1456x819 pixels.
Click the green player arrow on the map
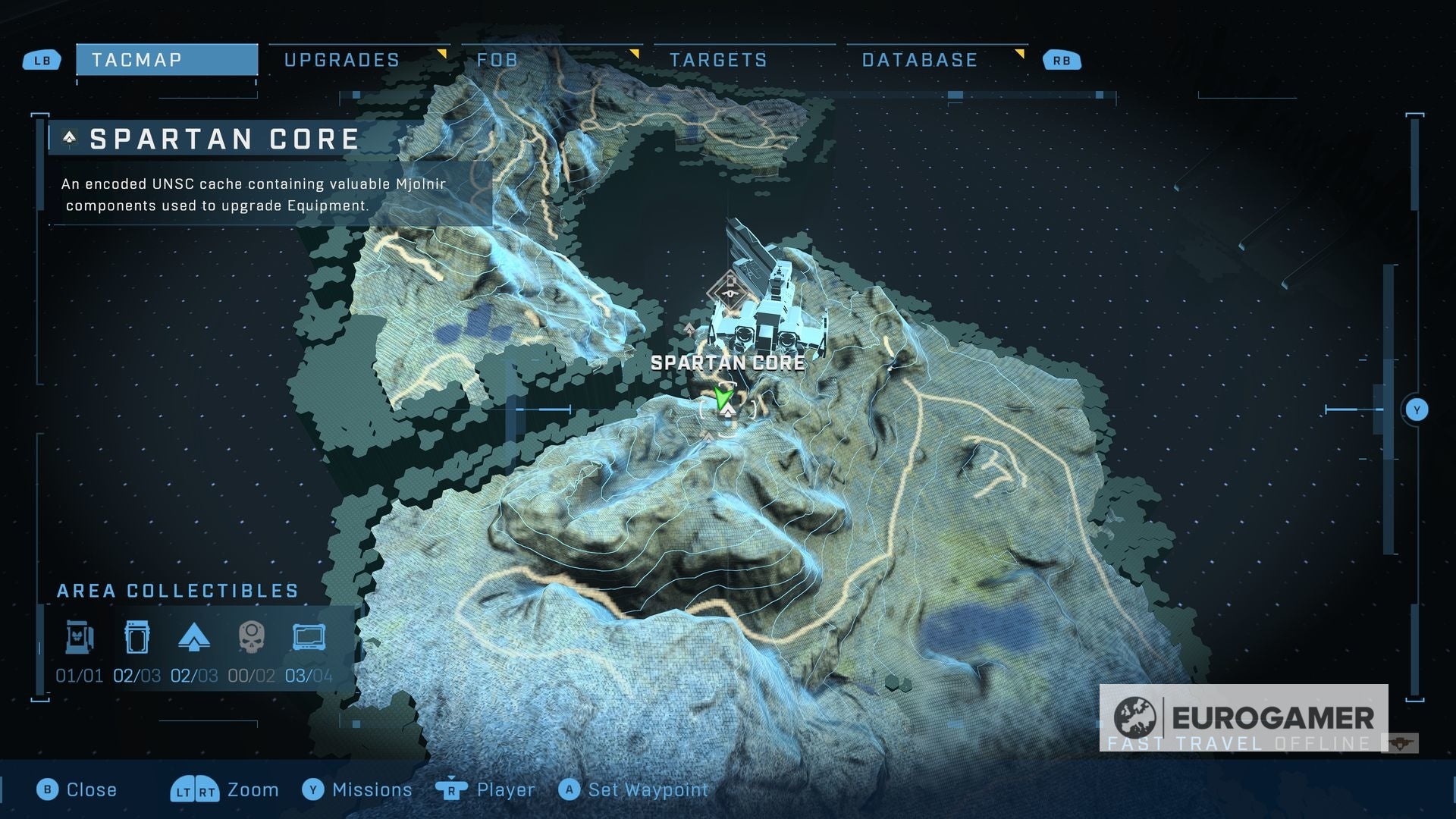coord(721,395)
